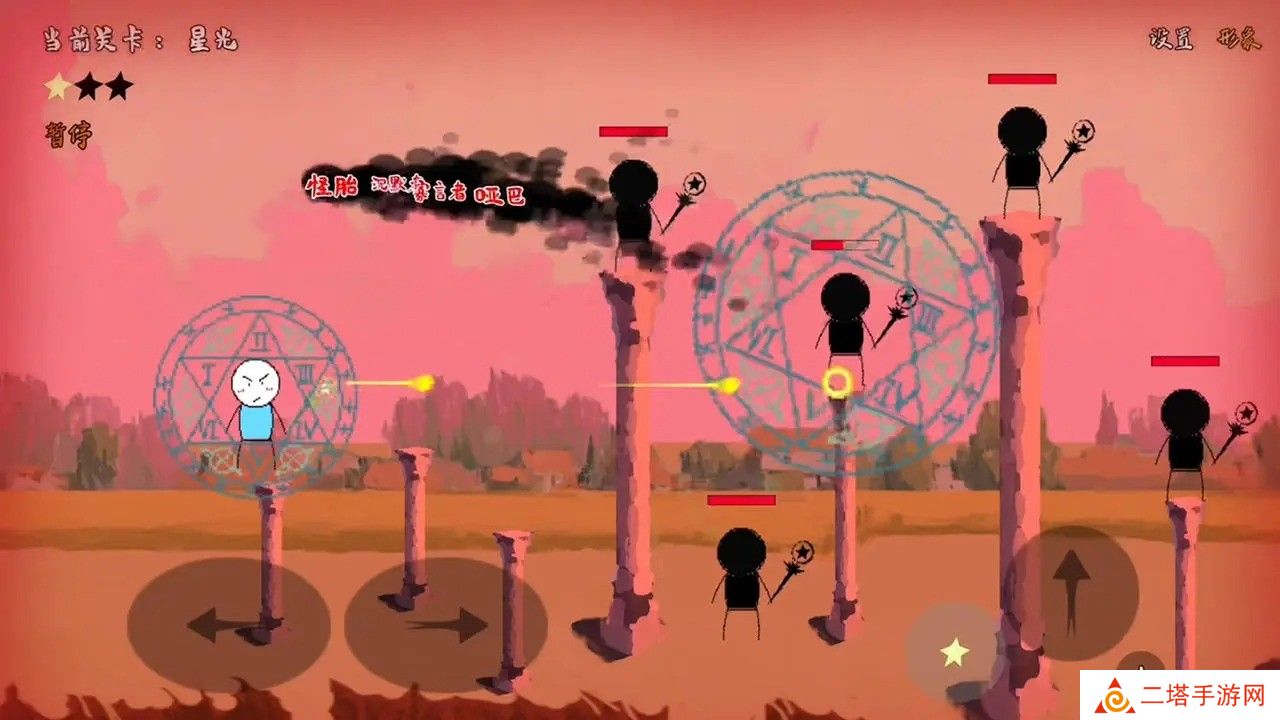Activate the star attack button
Viewport: 1280px width, 720px height.
tap(954, 653)
